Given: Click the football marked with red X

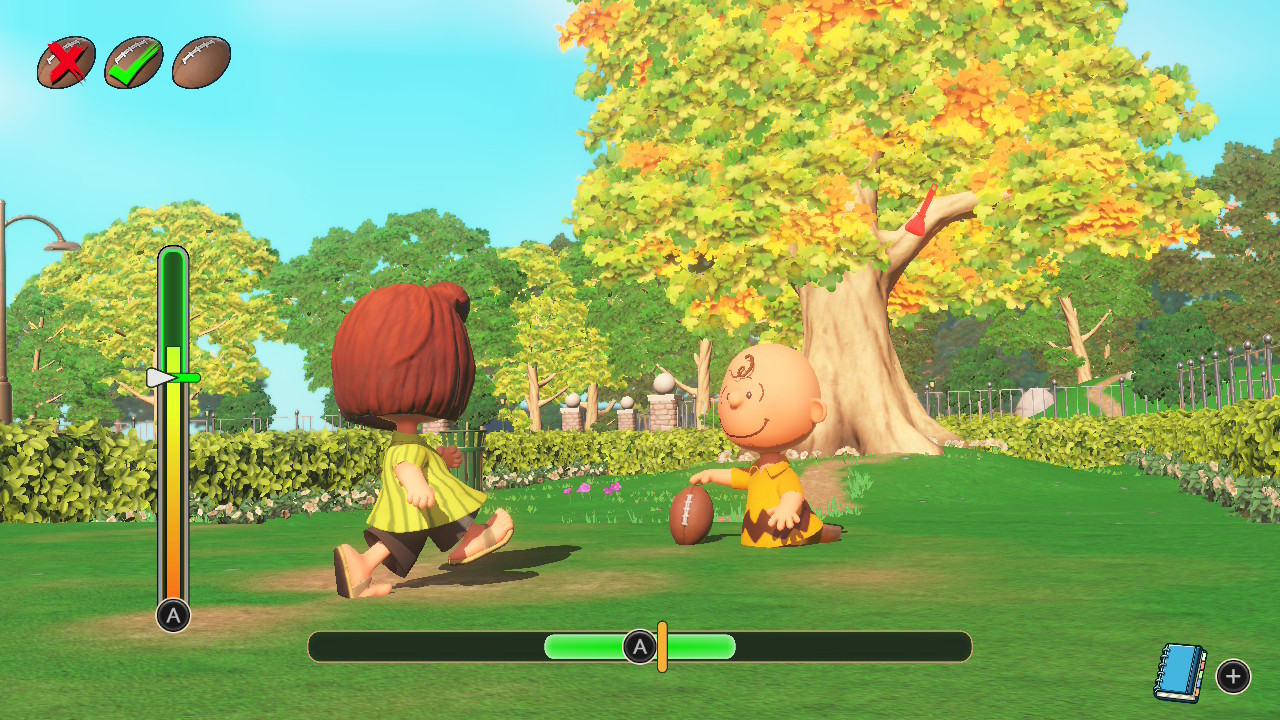Looking at the screenshot, I should point(66,63).
